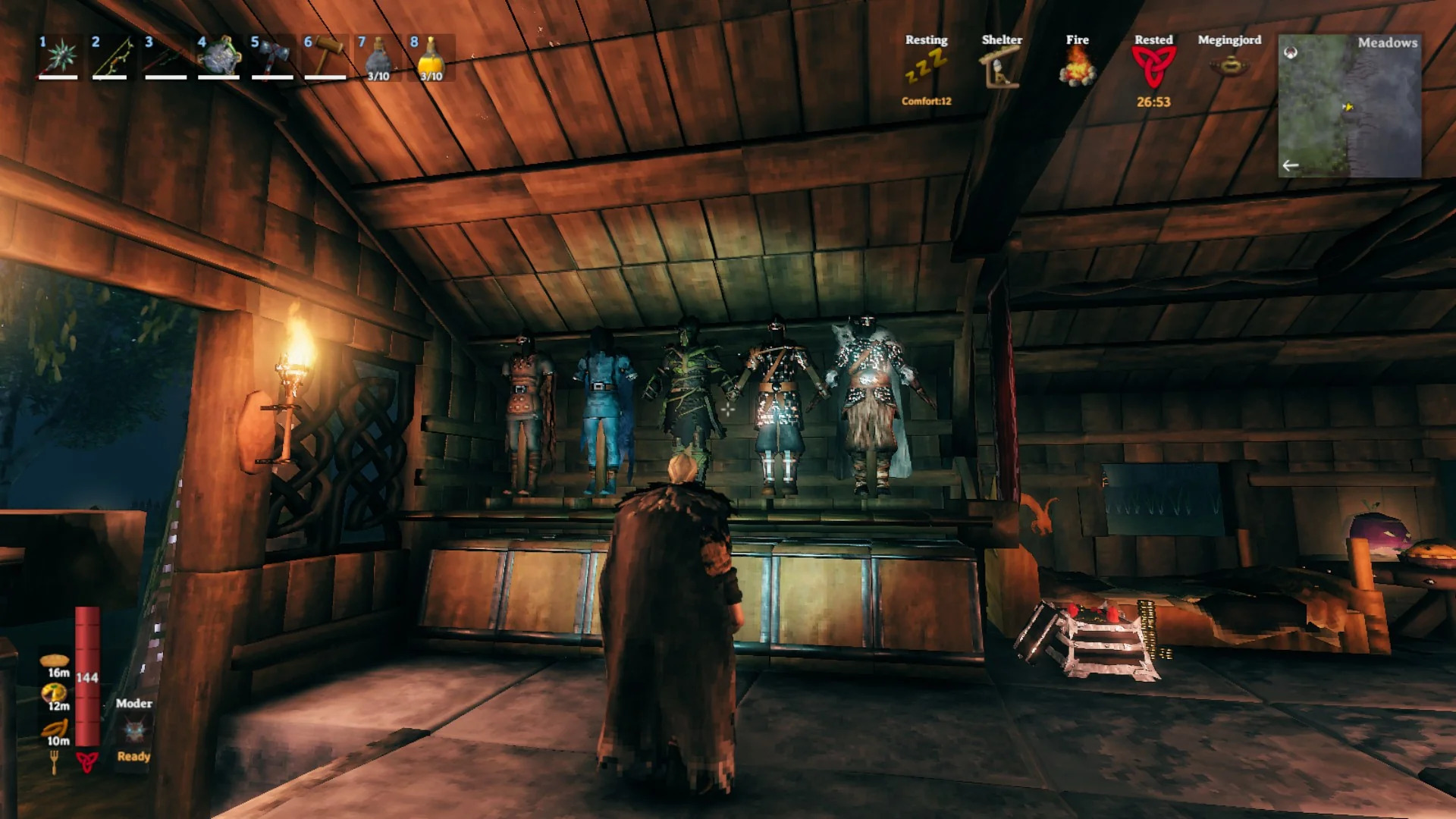The image size is (1456, 819).
Task: Choose the battle axe in hotbar slot 5
Action: pos(272,57)
